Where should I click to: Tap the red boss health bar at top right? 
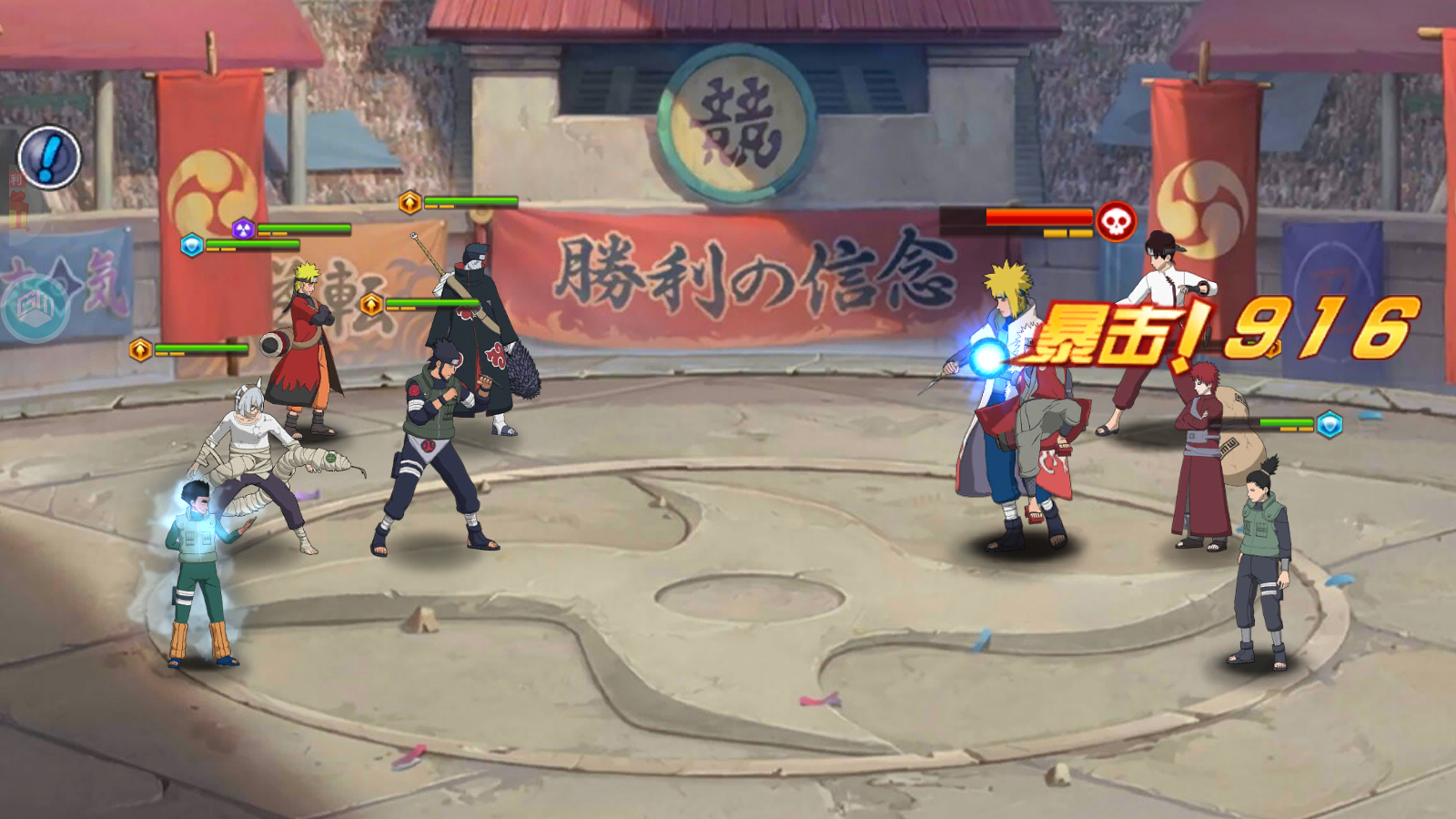coord(1037,217)
